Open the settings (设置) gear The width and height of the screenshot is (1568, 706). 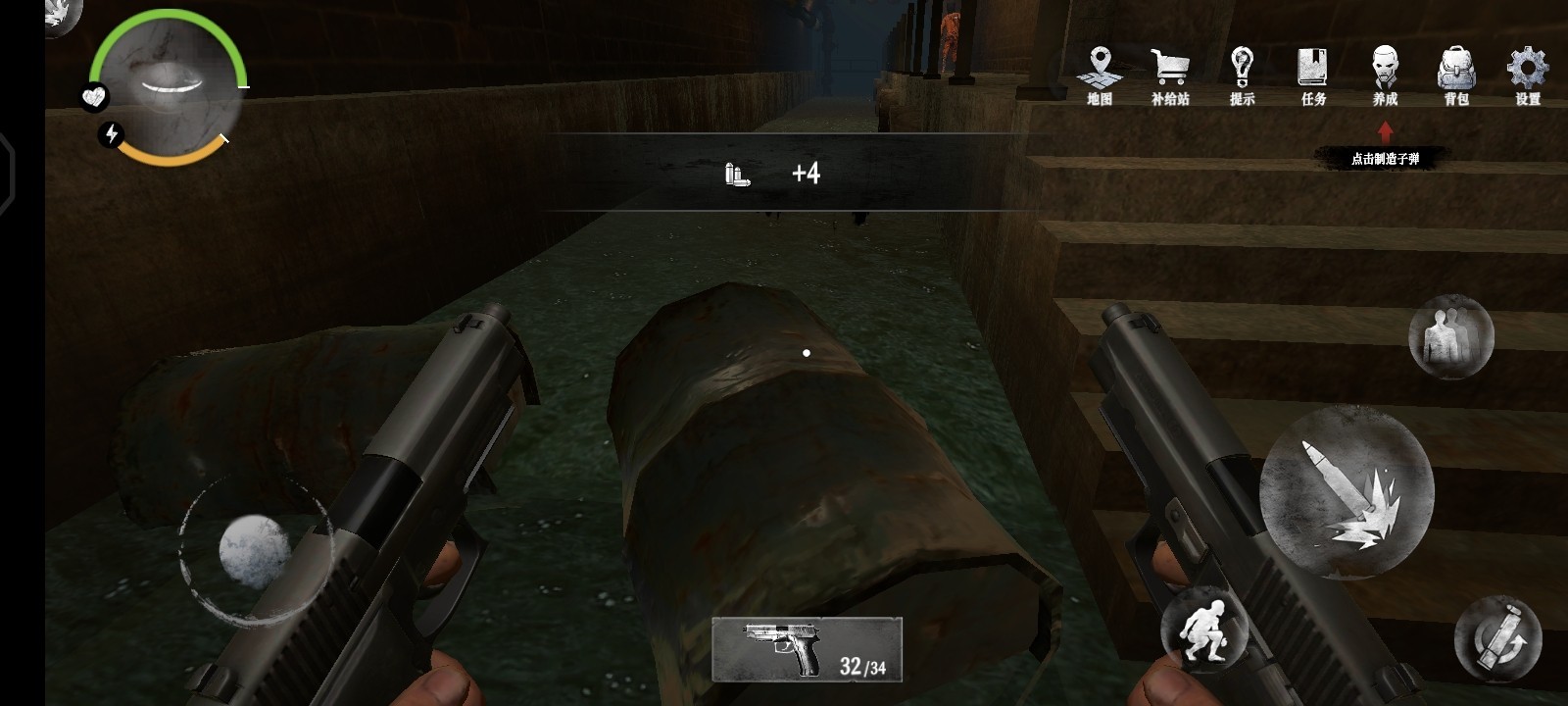tap(1528, 75)
